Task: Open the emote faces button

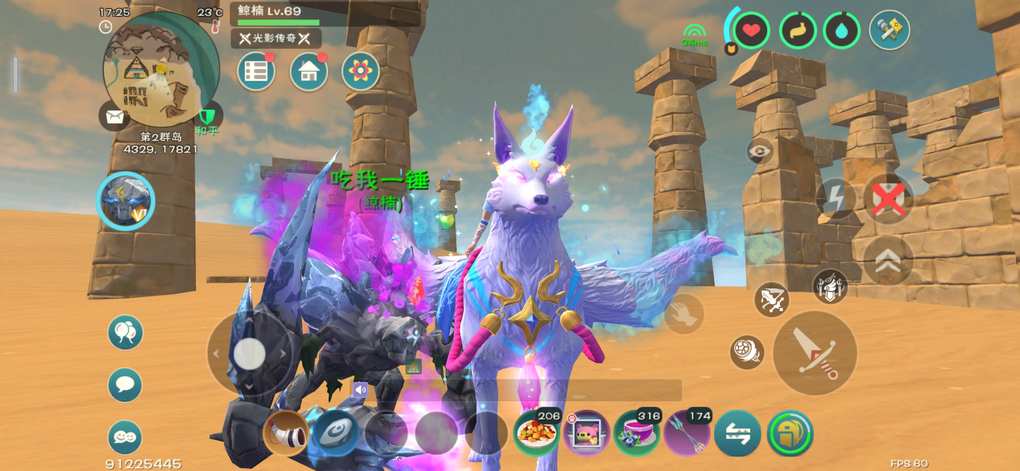Action: tap(125, 436)
